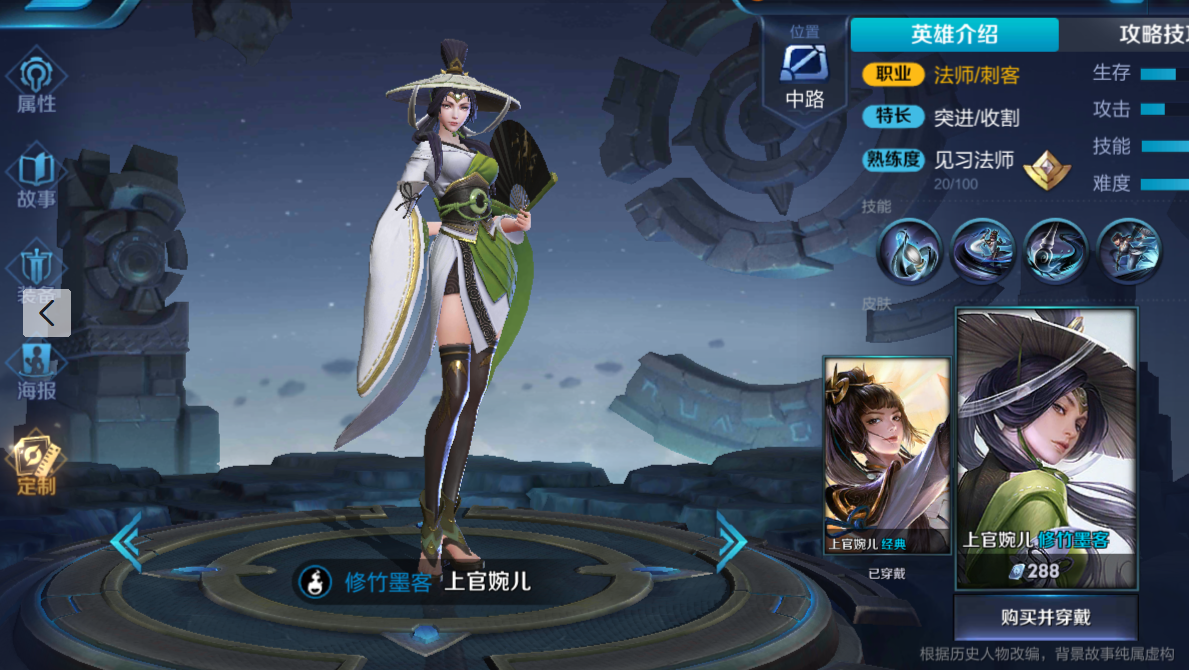Click 购买并穿戴 to buy and equip
Image resolution: width=1189 pixels, height=670 pixels.
coord(1045,617)
